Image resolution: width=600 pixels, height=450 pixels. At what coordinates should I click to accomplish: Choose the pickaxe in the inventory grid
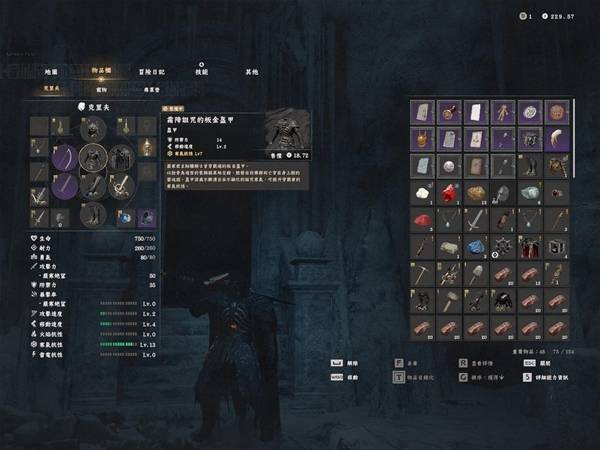coord(423,272)
